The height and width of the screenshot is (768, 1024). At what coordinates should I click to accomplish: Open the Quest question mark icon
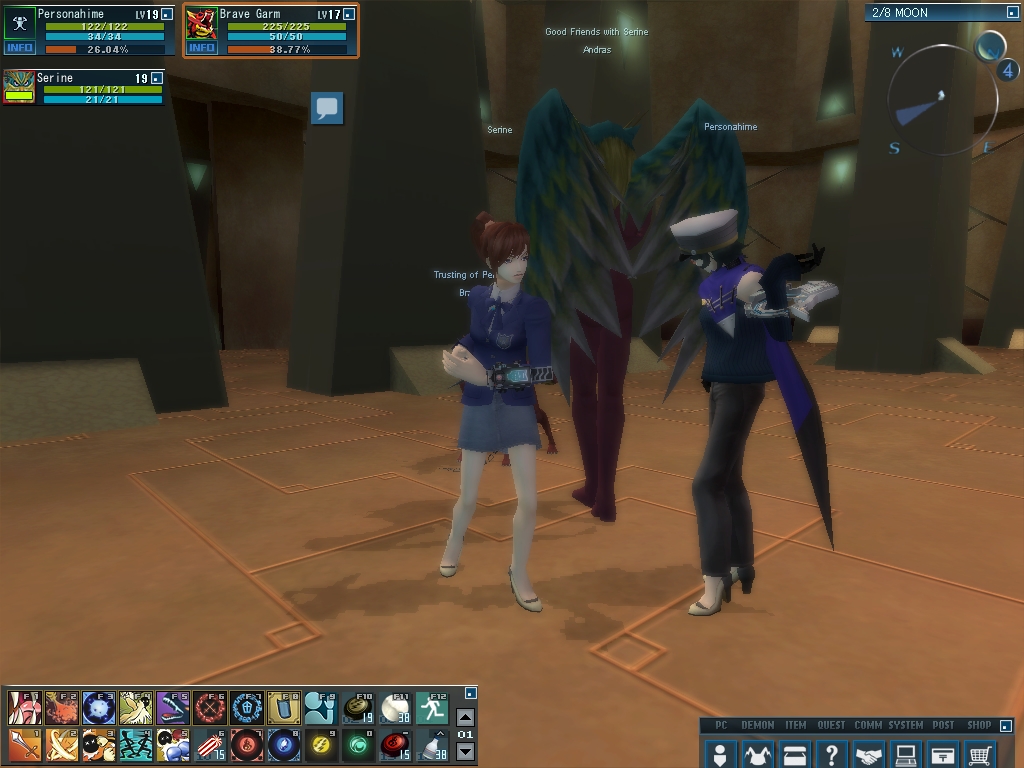(832, 753)
